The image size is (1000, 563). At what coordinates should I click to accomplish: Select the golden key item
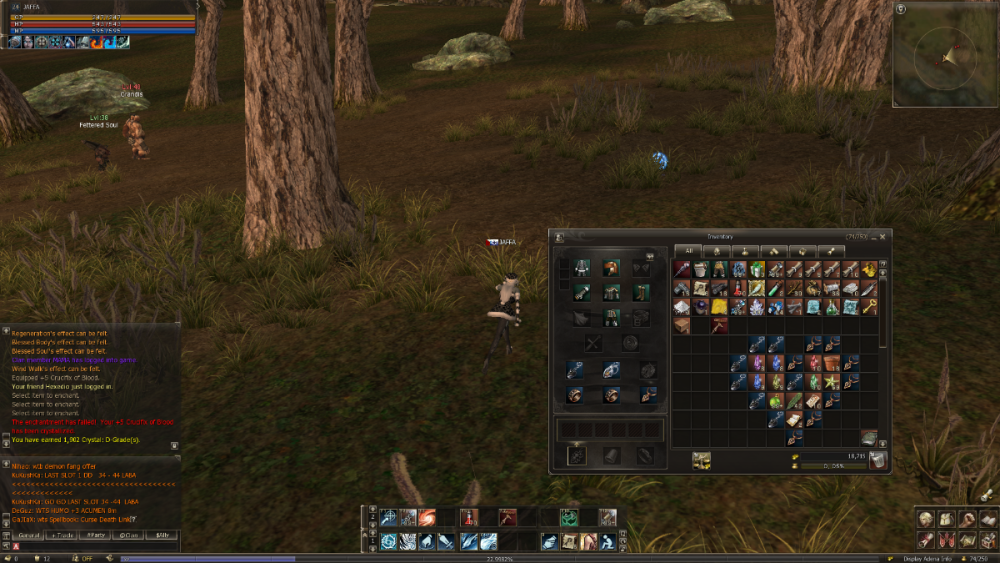pyautogui.click(x=869, y=308)
